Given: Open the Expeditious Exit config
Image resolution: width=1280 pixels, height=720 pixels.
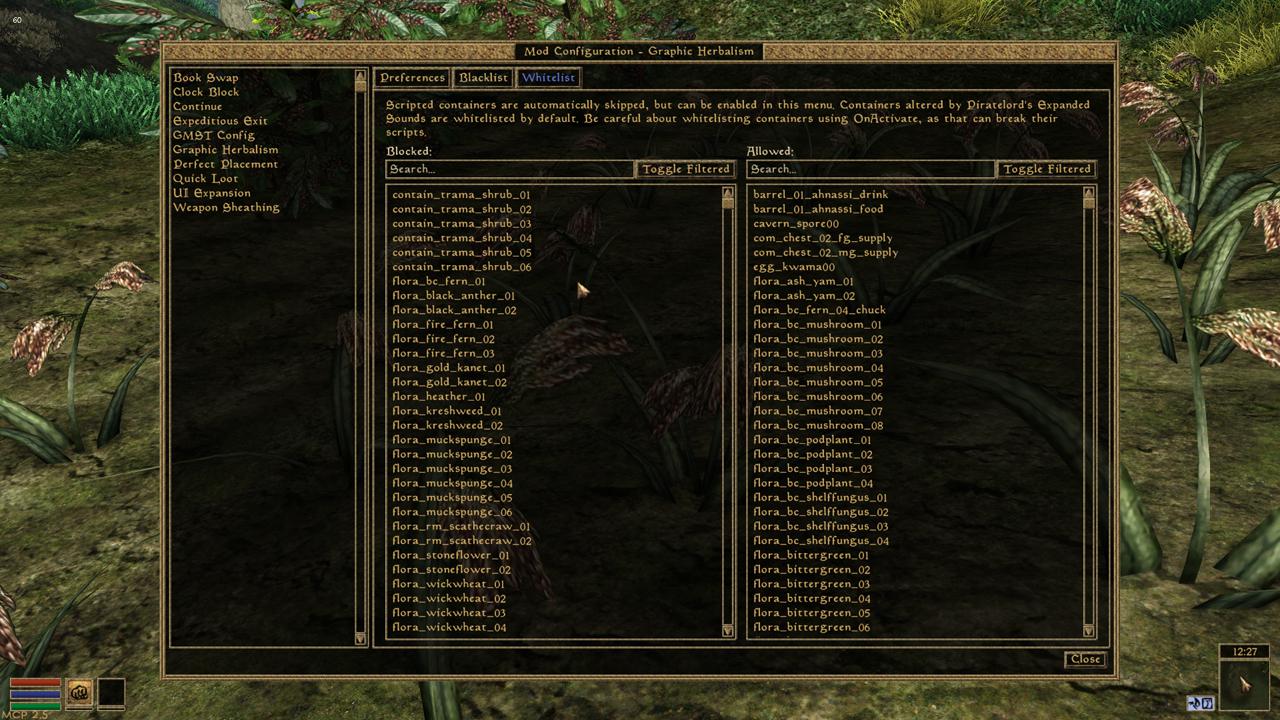Looking at the screenshot, I should 220,121.
